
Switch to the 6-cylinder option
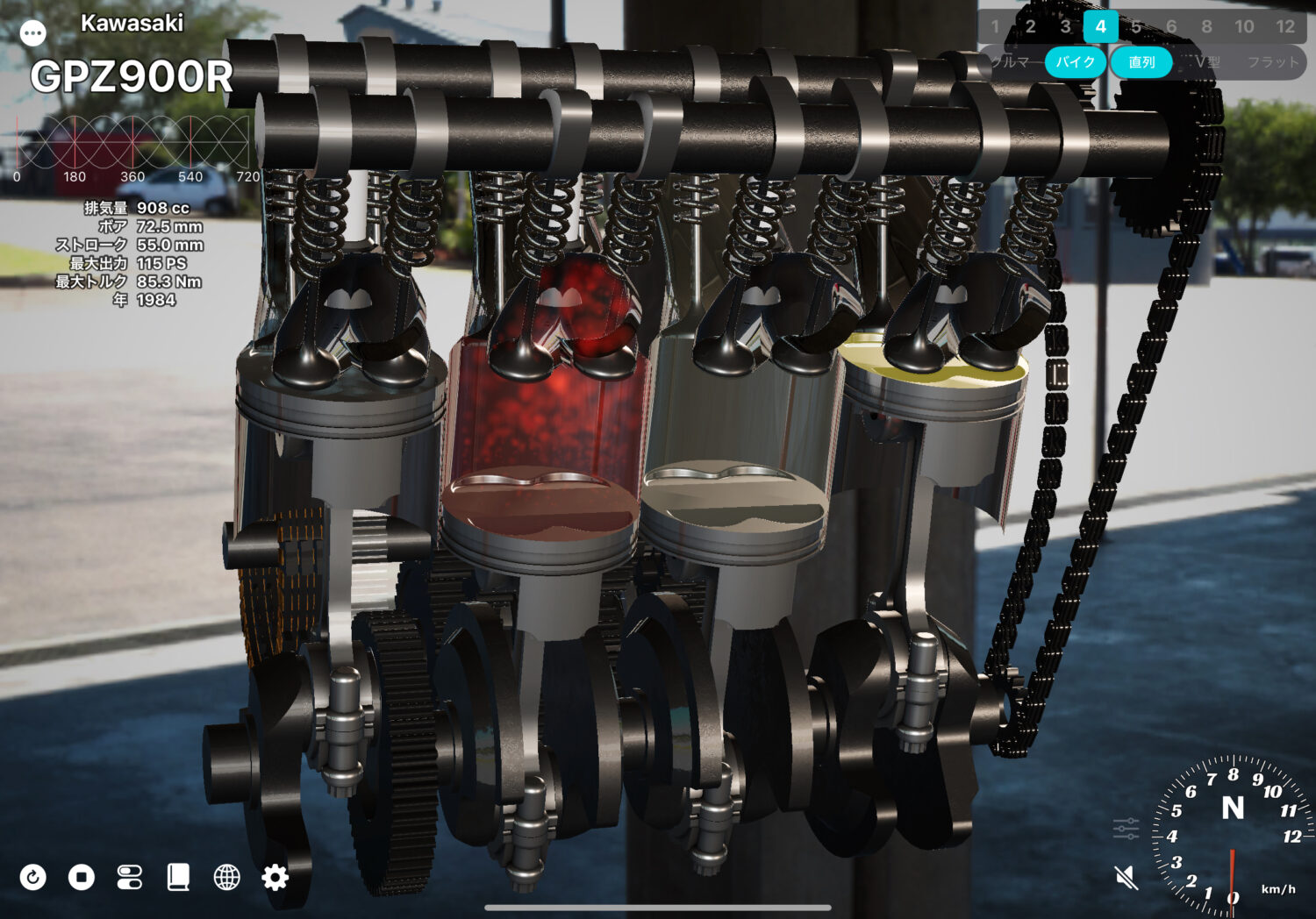click(1171, 26)
